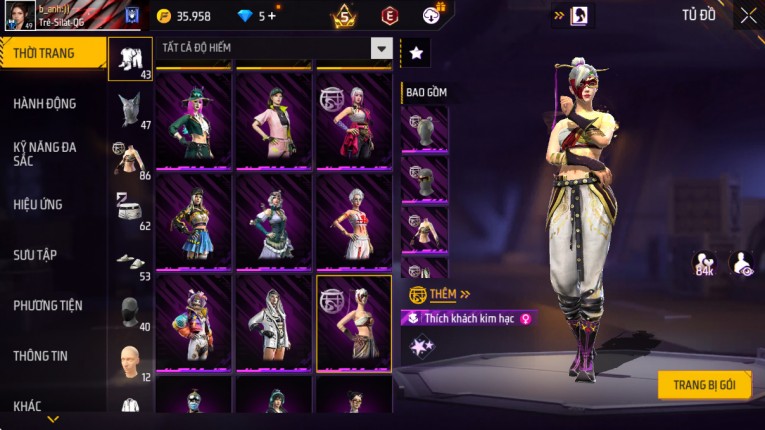Viewport: 765px width, 430px height.
Task: Open the player profile avatar
Action: click(18, 15)
